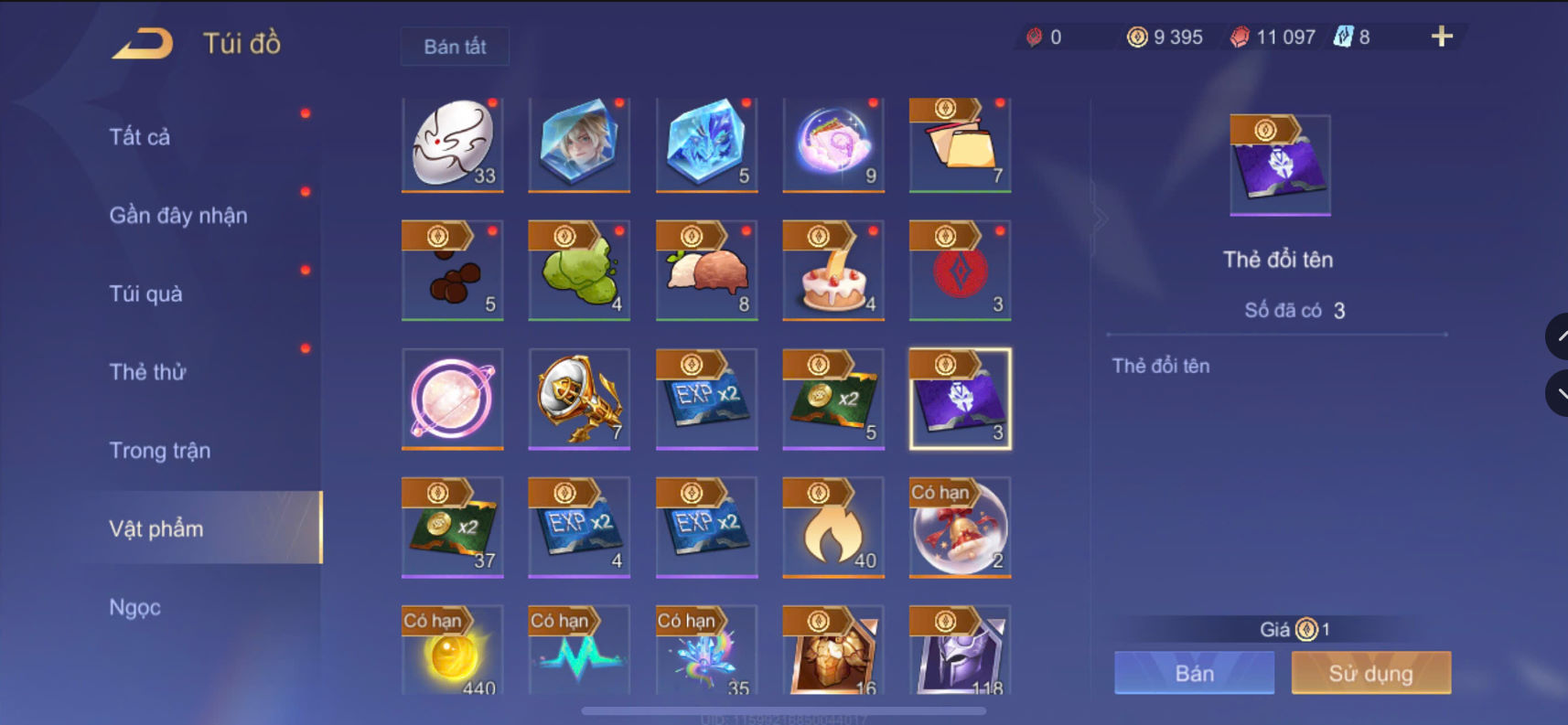Click the upward scroll chevron on right edge
1568x725 pixels.
(x=1561, y=336)
